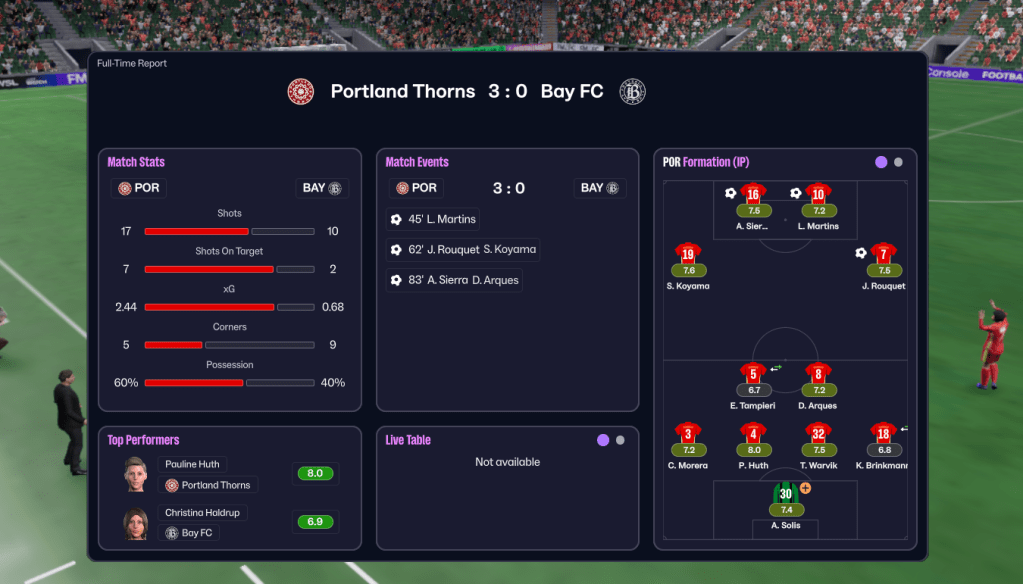
Task: View Pauline Huth in Top Performers
Action: click(194, 464)
